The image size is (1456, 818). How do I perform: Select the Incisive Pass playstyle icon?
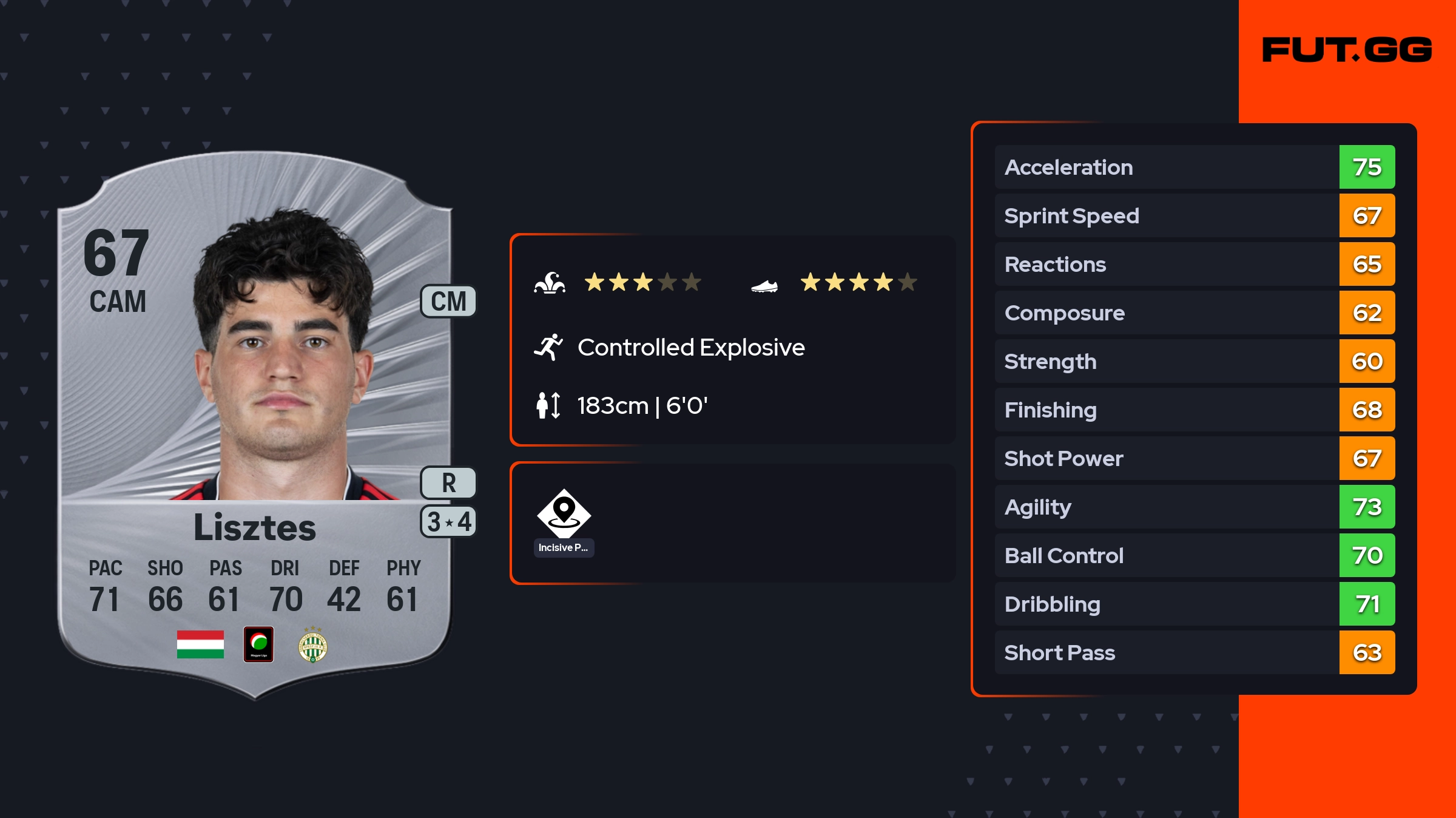[564, 514]
